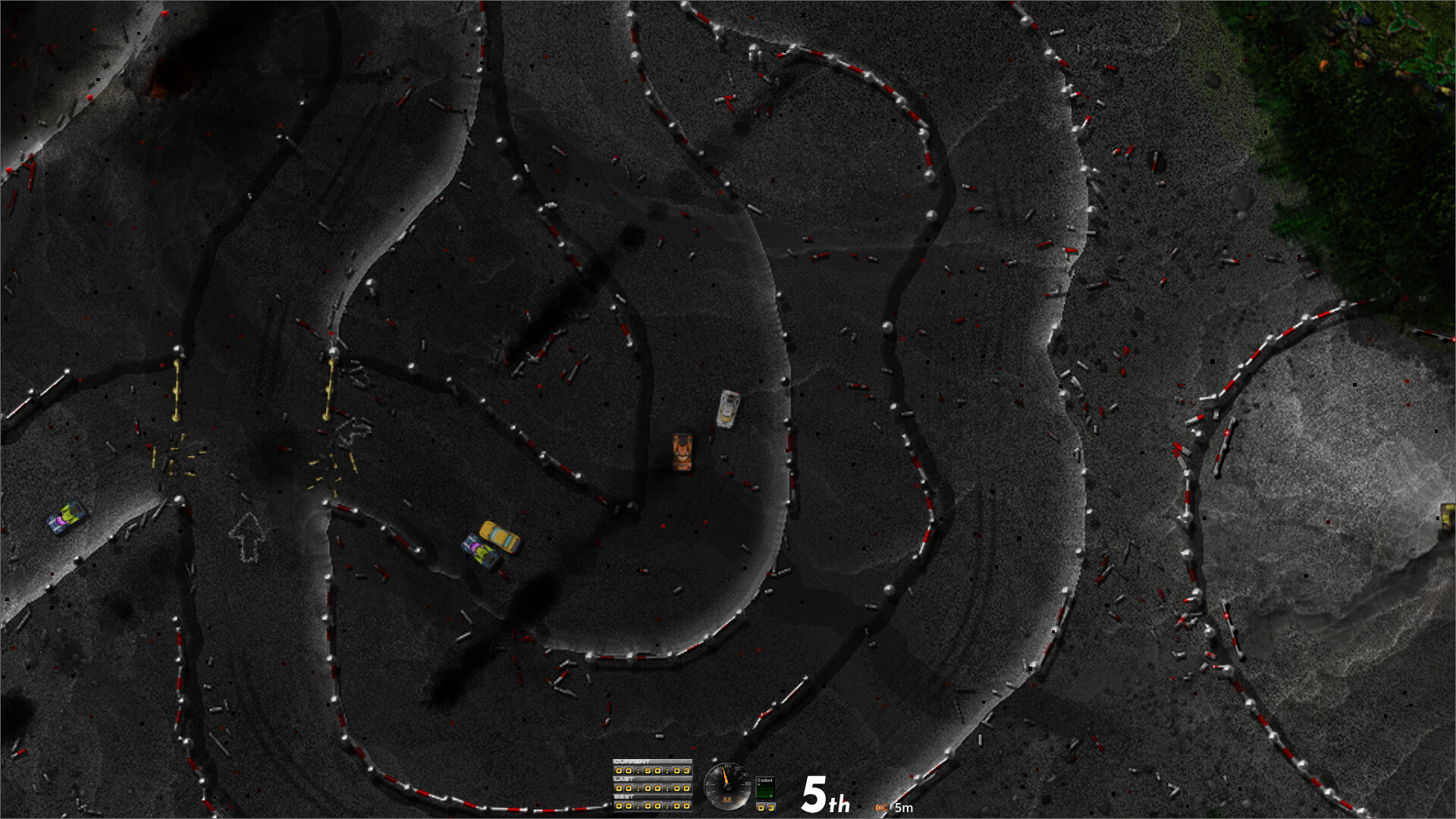This screenshot has height=819, width=1456.
Task: Click the gear indicator showing 3
Action: coord(765,808)
